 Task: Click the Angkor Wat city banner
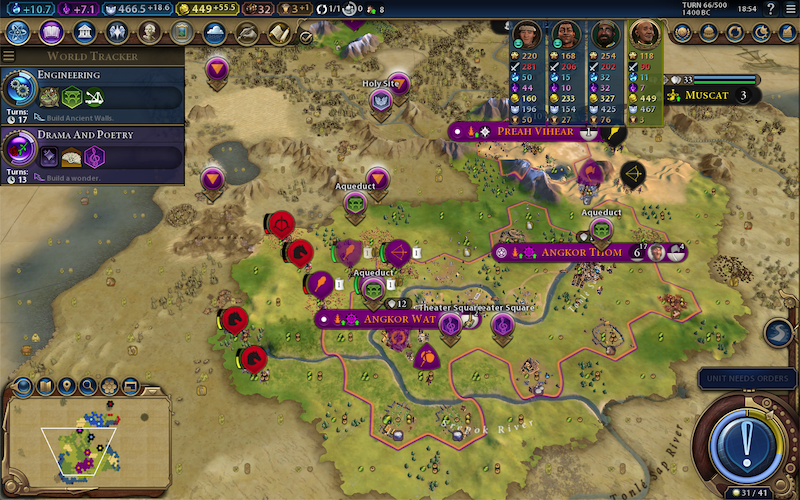coord(382,319)
